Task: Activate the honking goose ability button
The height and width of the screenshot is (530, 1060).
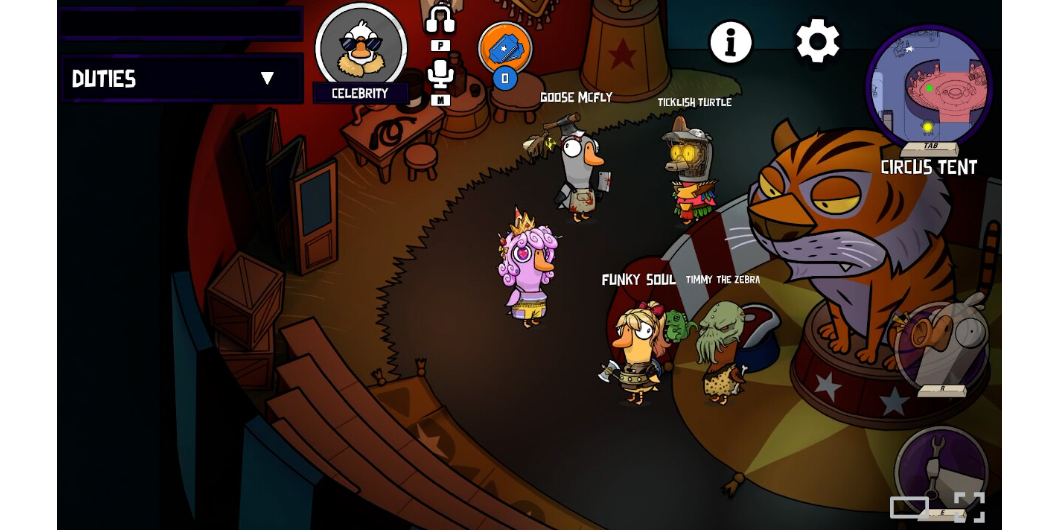Action: [941, 347]
